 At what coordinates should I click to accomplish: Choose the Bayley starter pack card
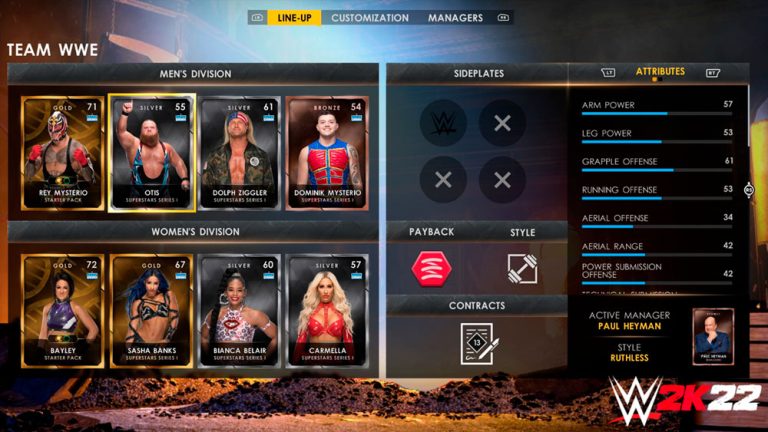pos(62,310)
